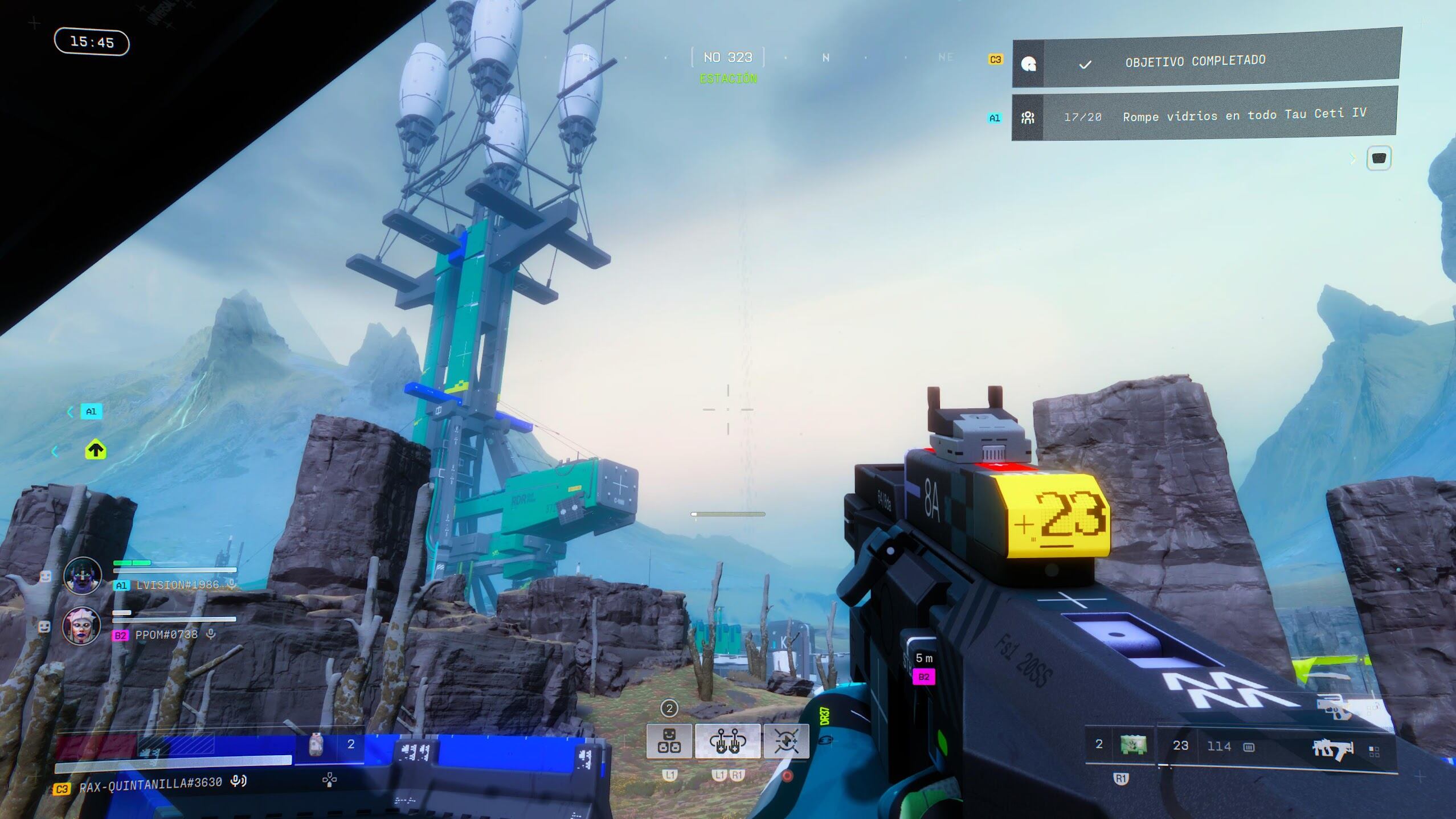Click the green up-arrow marker icon
The height and width of the screenshot is (819, 1456).
[x=96, y=451]
